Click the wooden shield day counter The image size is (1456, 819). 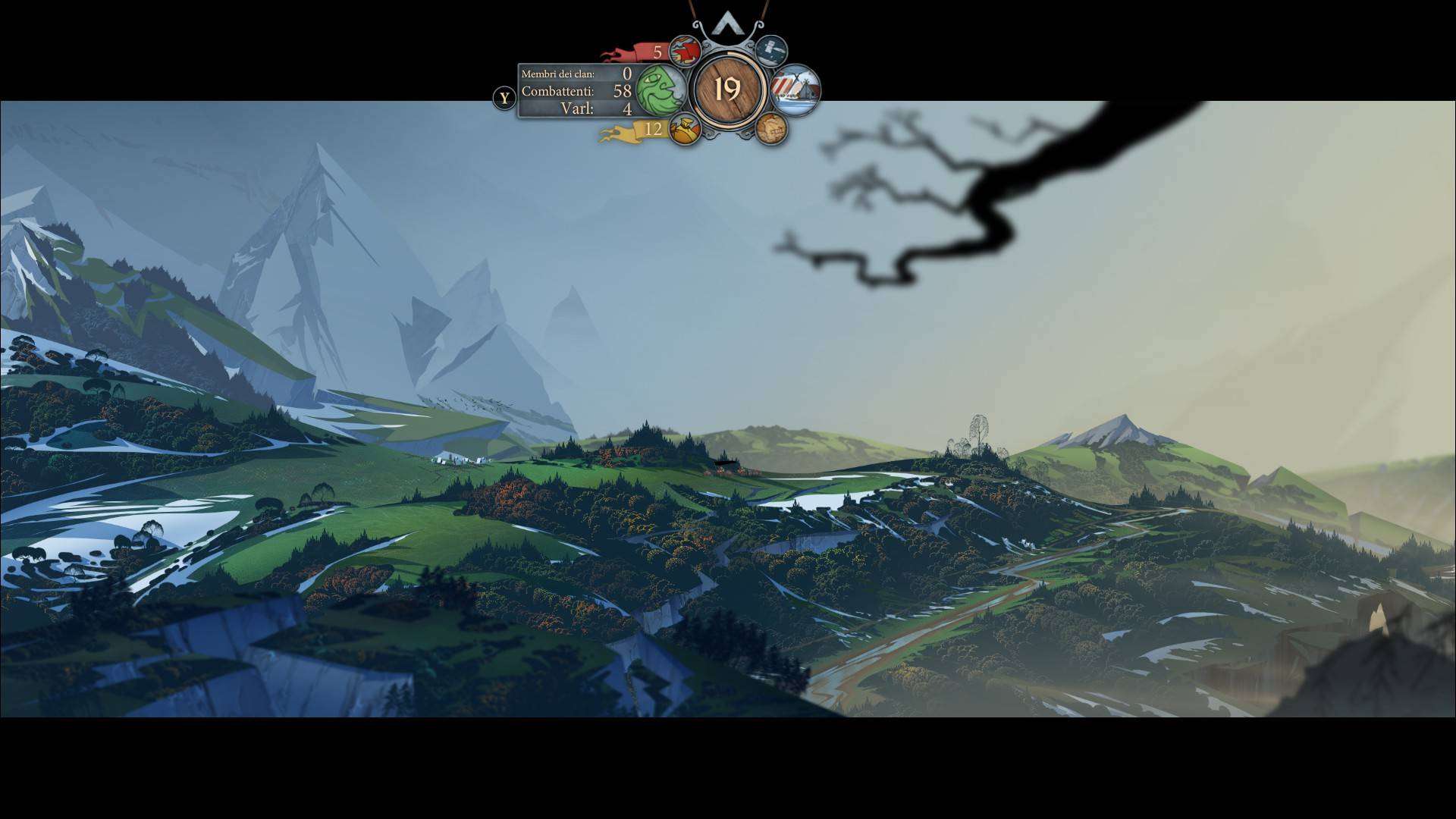pos(727,89)
